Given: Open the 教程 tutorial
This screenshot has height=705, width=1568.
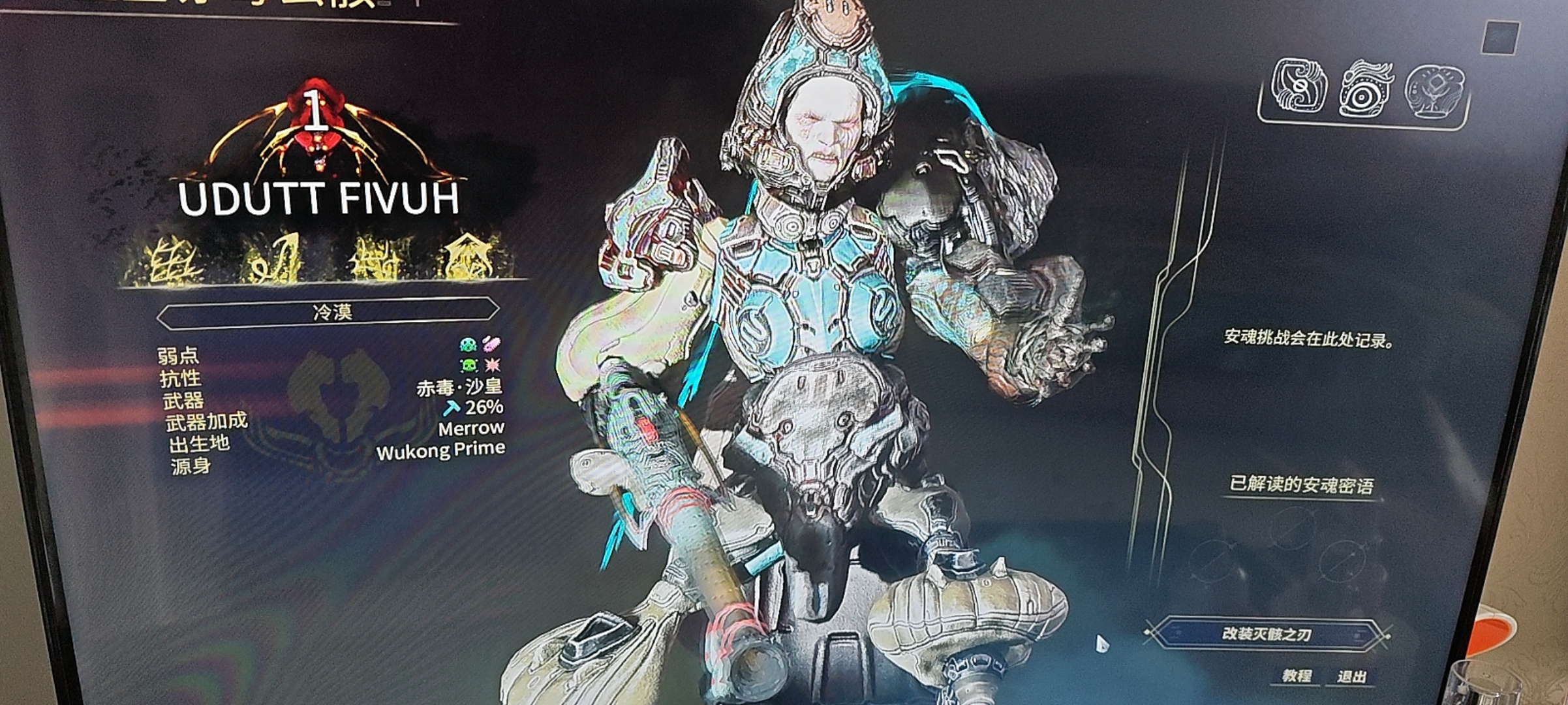Looking at the screenshot, I should coord(1296,676).
